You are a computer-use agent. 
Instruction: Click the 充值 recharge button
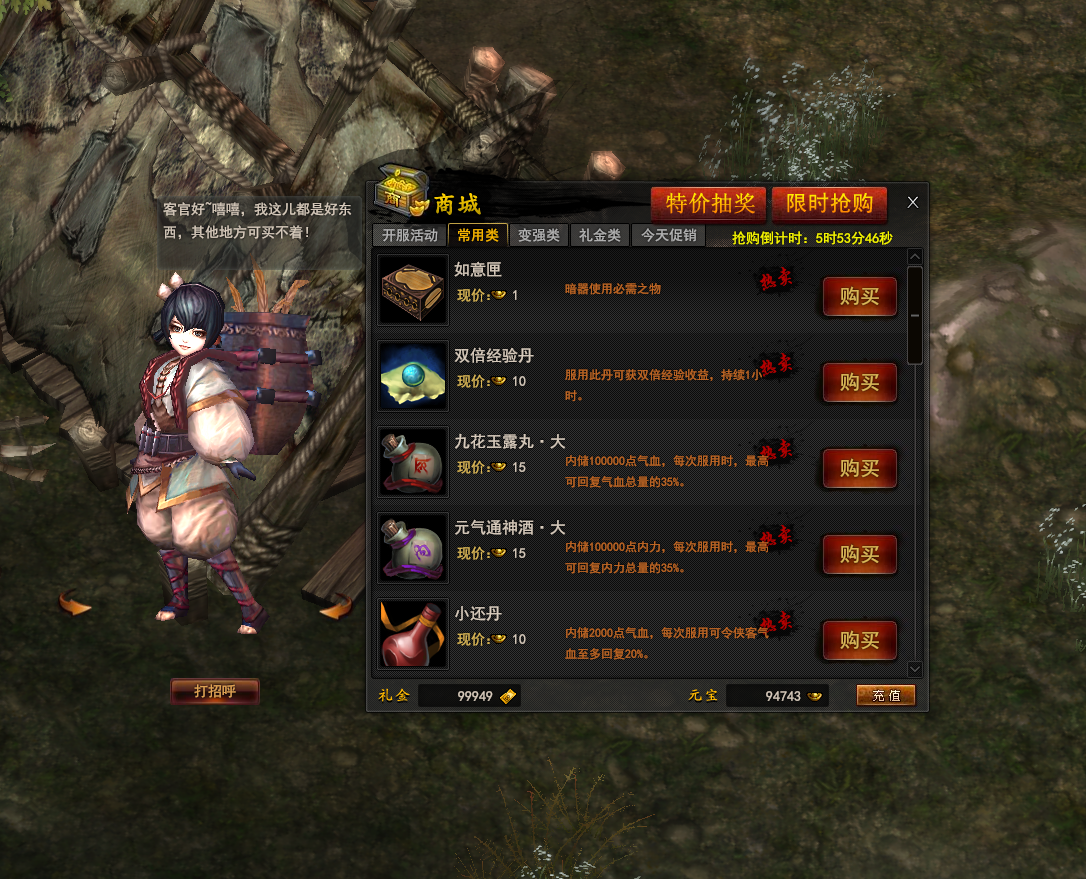coord(885,695)
